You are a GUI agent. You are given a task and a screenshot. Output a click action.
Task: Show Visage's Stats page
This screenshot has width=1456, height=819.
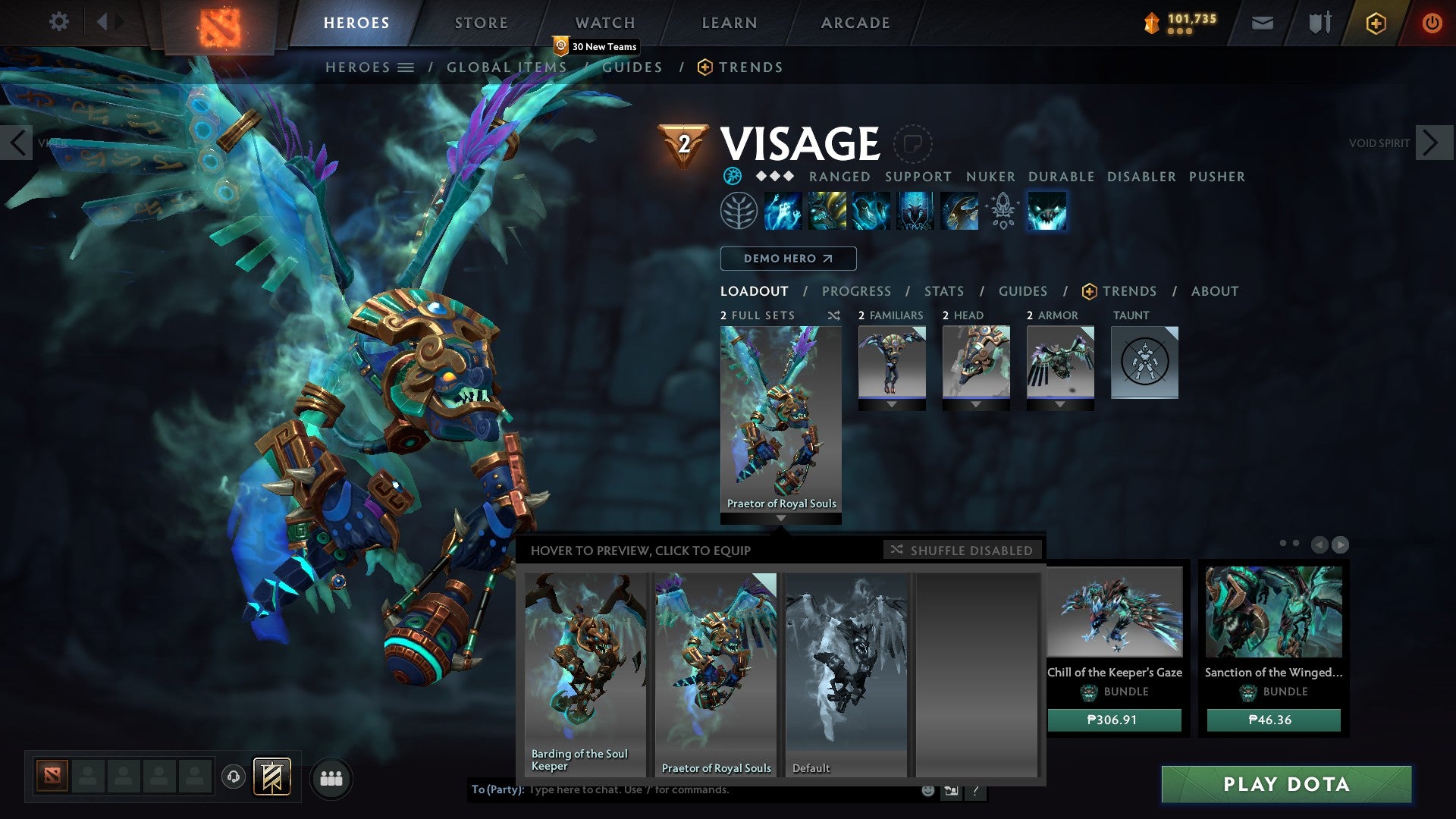[x=944, y=291]
